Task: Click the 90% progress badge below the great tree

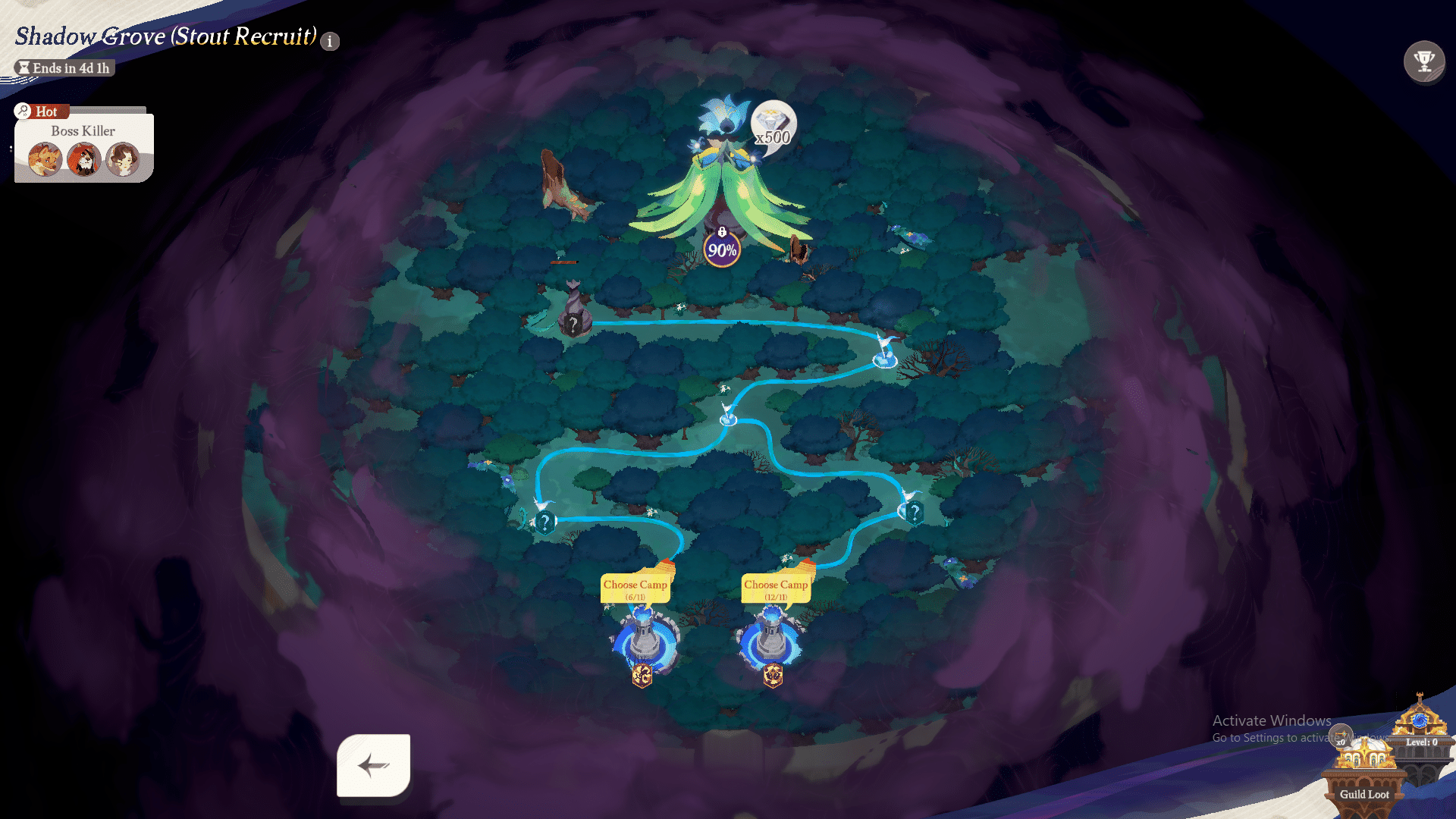Action: [x=721, y=249]
